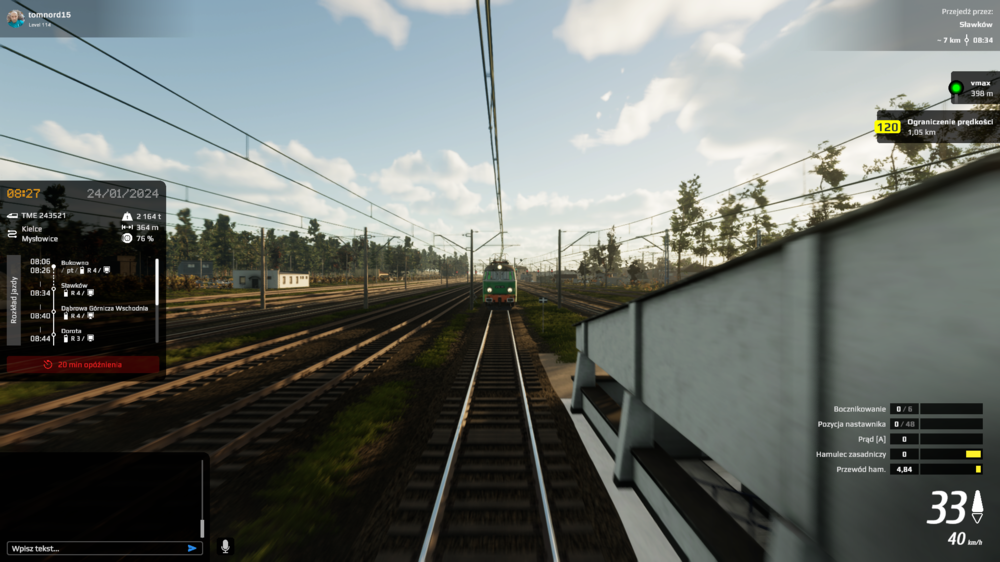Click the next-stop Sławków tracker
The image size is (1000, 562).
[968, 26]
